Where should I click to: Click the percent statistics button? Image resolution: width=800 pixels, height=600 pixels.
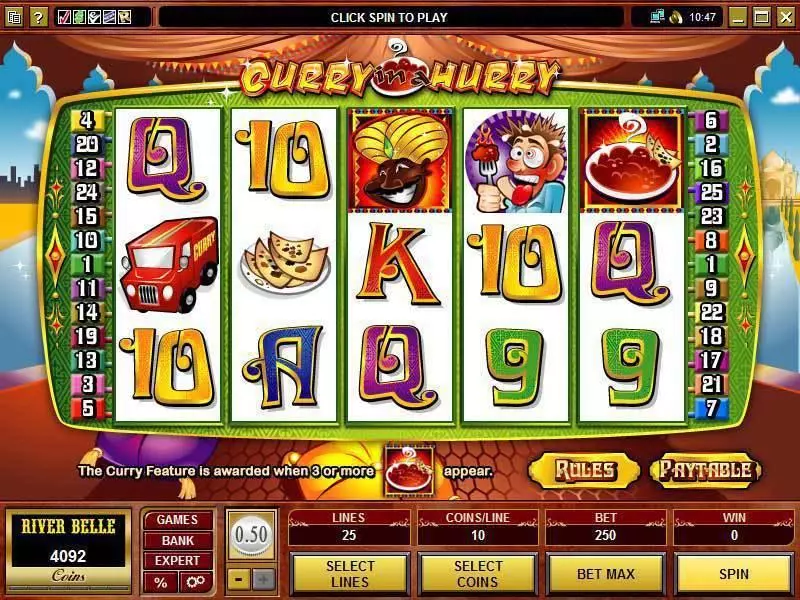tap(160, 582)
